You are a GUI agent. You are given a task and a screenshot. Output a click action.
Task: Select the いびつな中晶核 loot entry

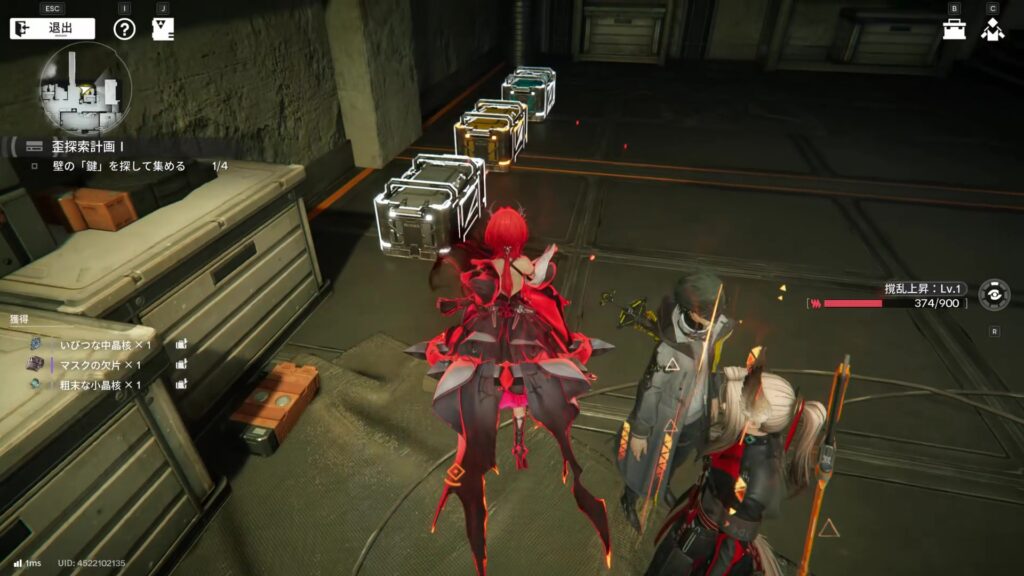pyautogui.click(x=100, y=344)
